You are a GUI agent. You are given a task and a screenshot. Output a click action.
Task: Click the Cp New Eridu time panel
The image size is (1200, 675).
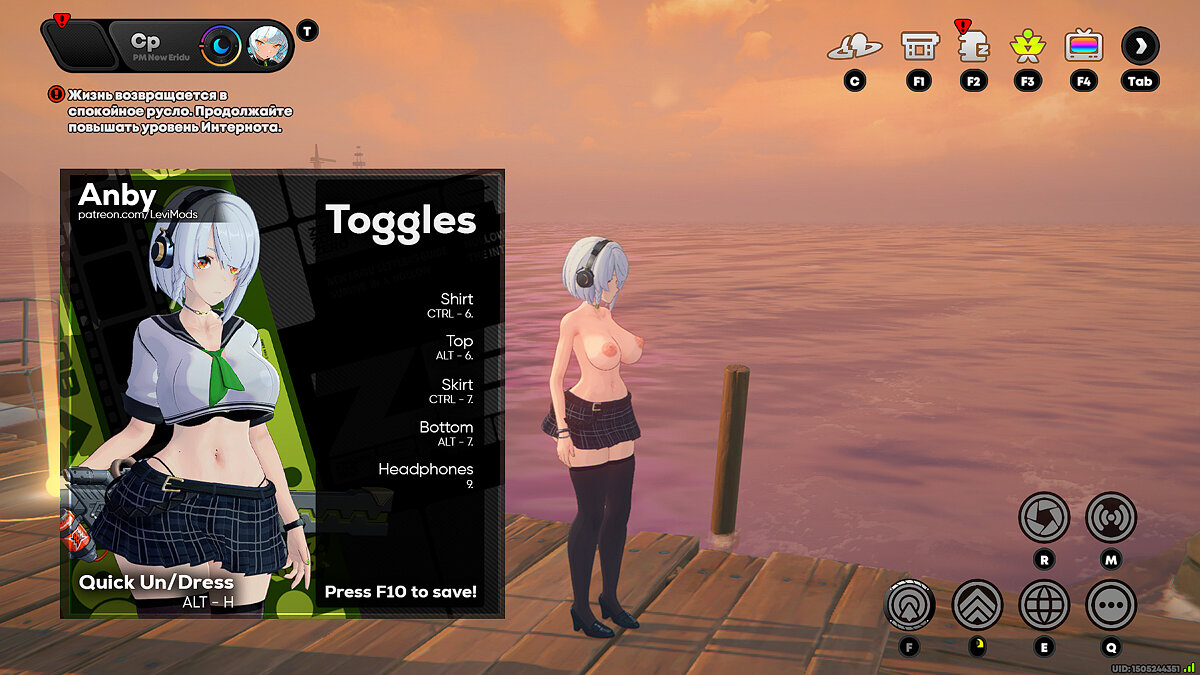pos(155,46)
